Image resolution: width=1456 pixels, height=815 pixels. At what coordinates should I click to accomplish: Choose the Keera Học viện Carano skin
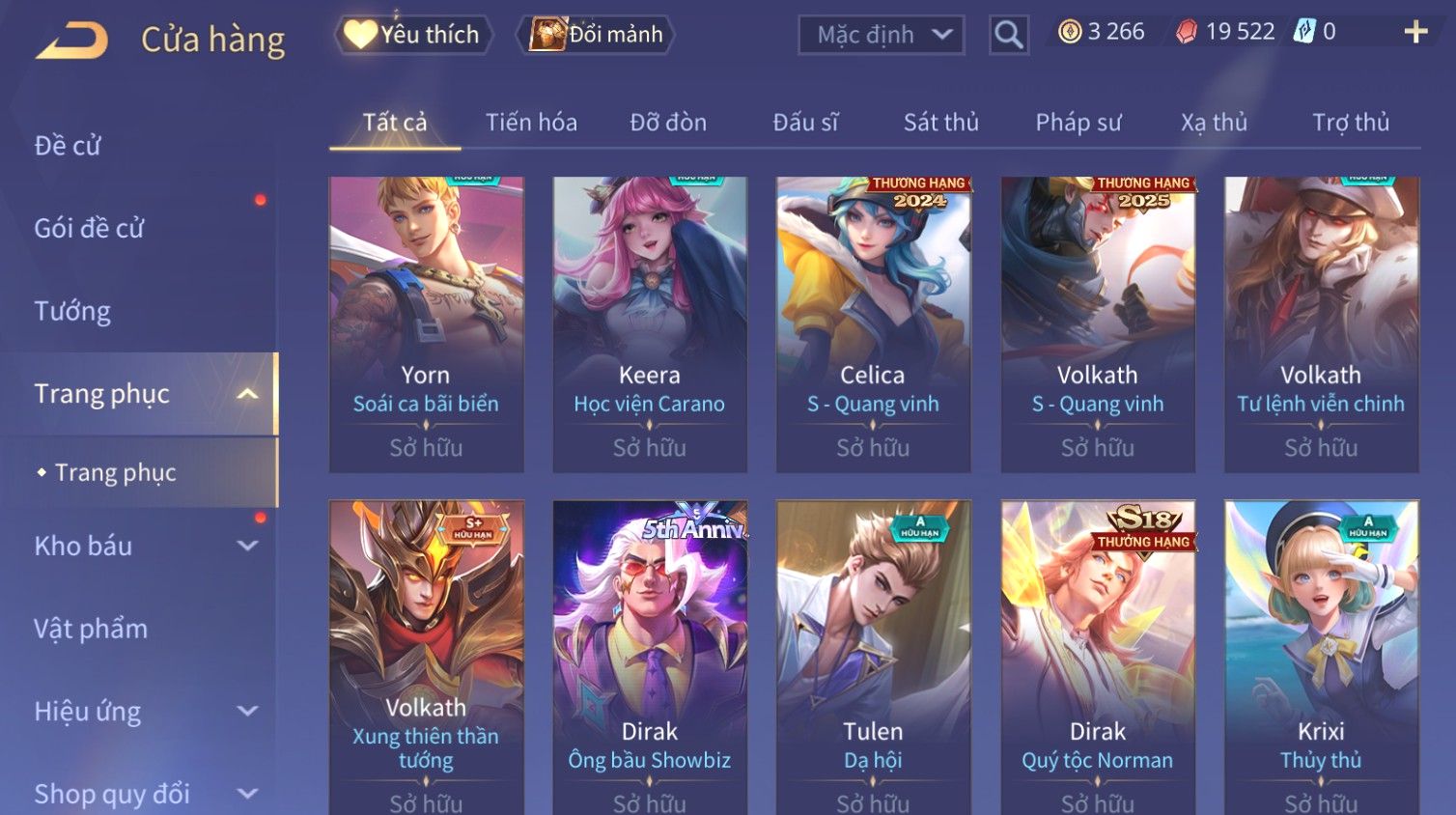650,323
